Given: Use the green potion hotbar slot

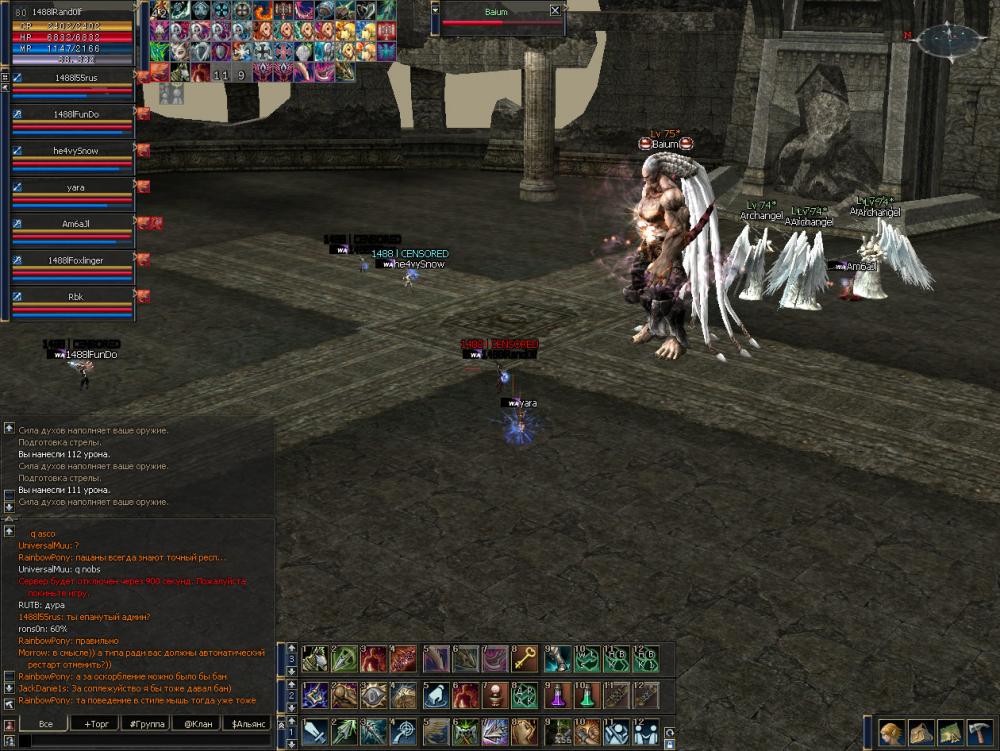Looking at the screenshot, I should point(586,694).
